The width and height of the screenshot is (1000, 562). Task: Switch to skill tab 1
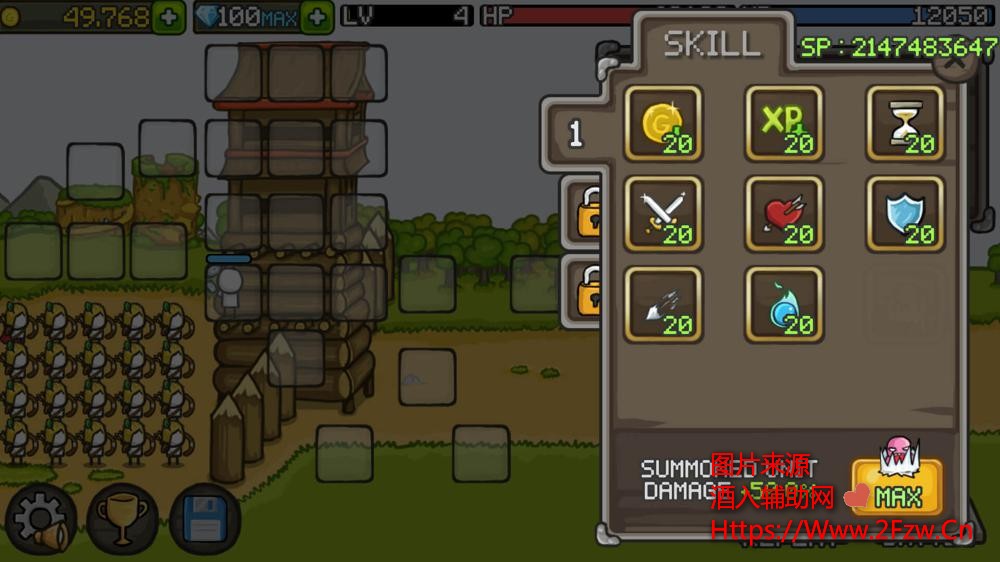[576, 135]
